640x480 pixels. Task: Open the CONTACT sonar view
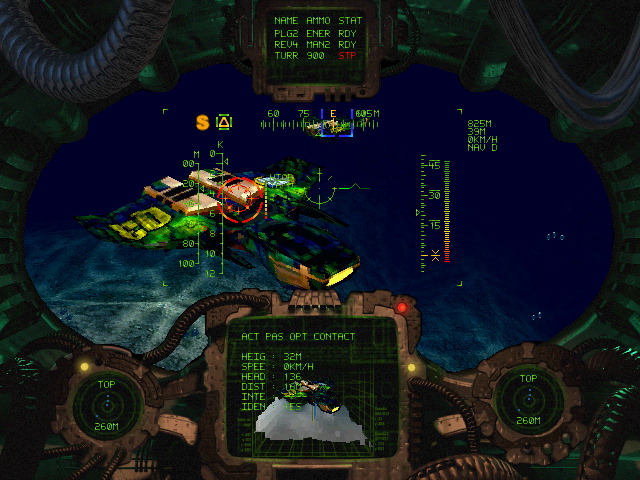coord(333,337)
